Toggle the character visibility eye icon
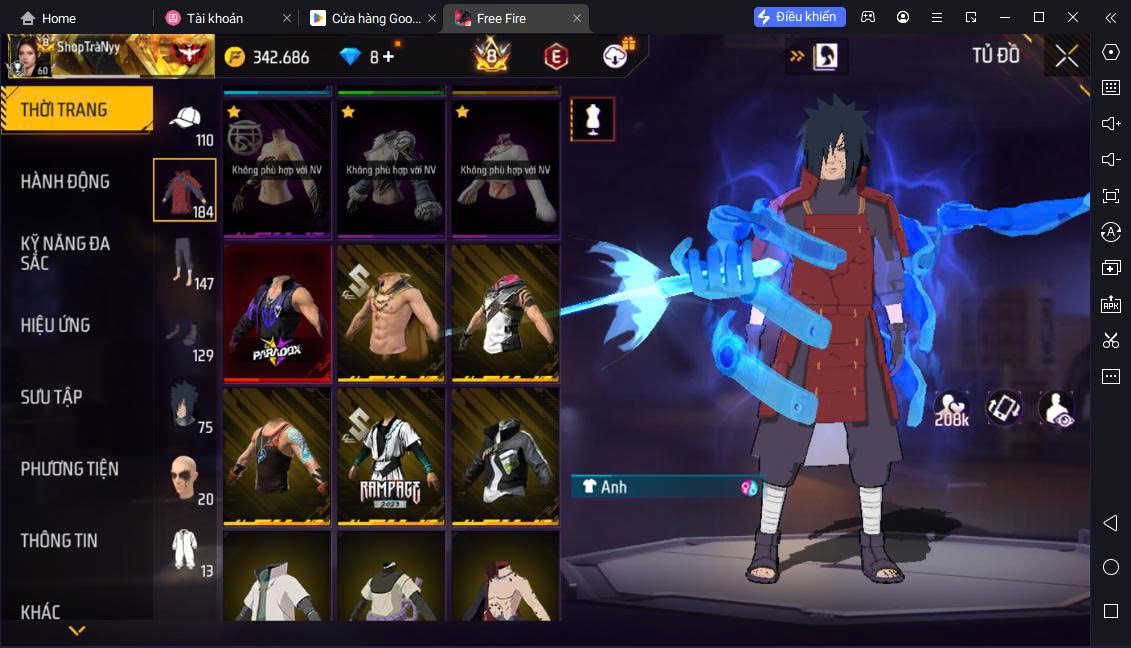The image size is (1131, 648). coord(1055,409)
